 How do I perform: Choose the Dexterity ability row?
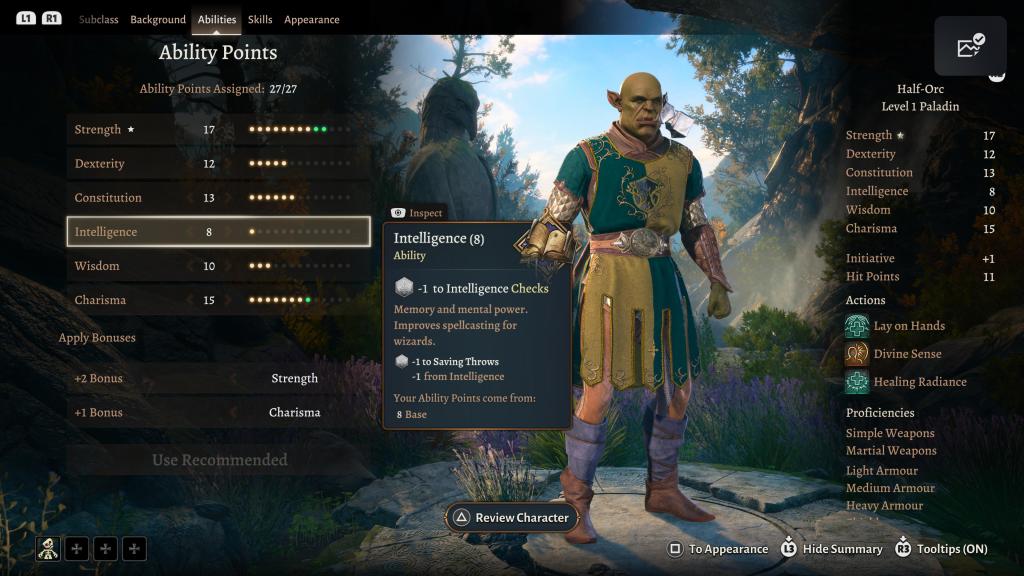point(218,164)
